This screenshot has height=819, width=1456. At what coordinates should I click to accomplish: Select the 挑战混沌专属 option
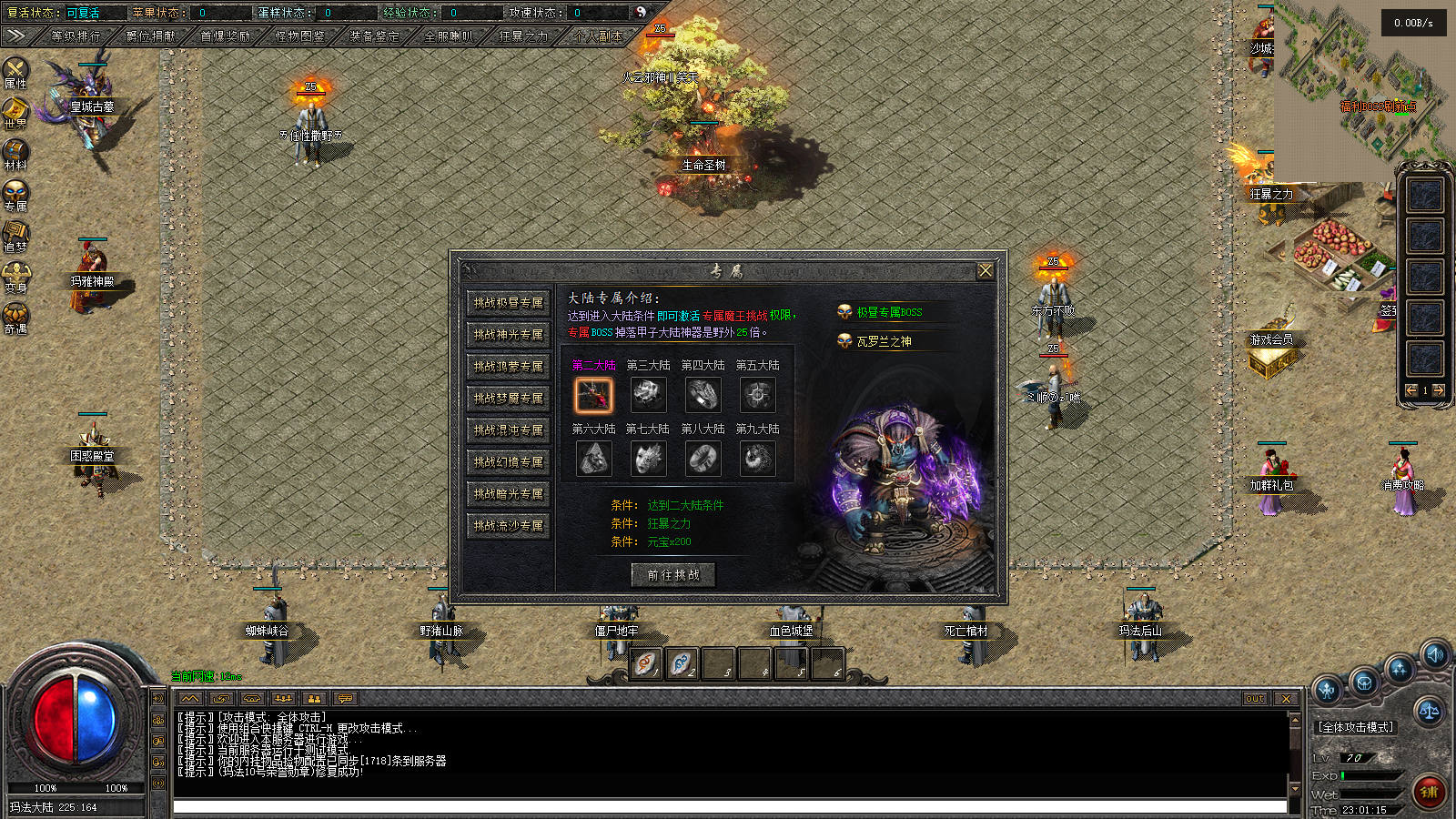pos(508,430)
